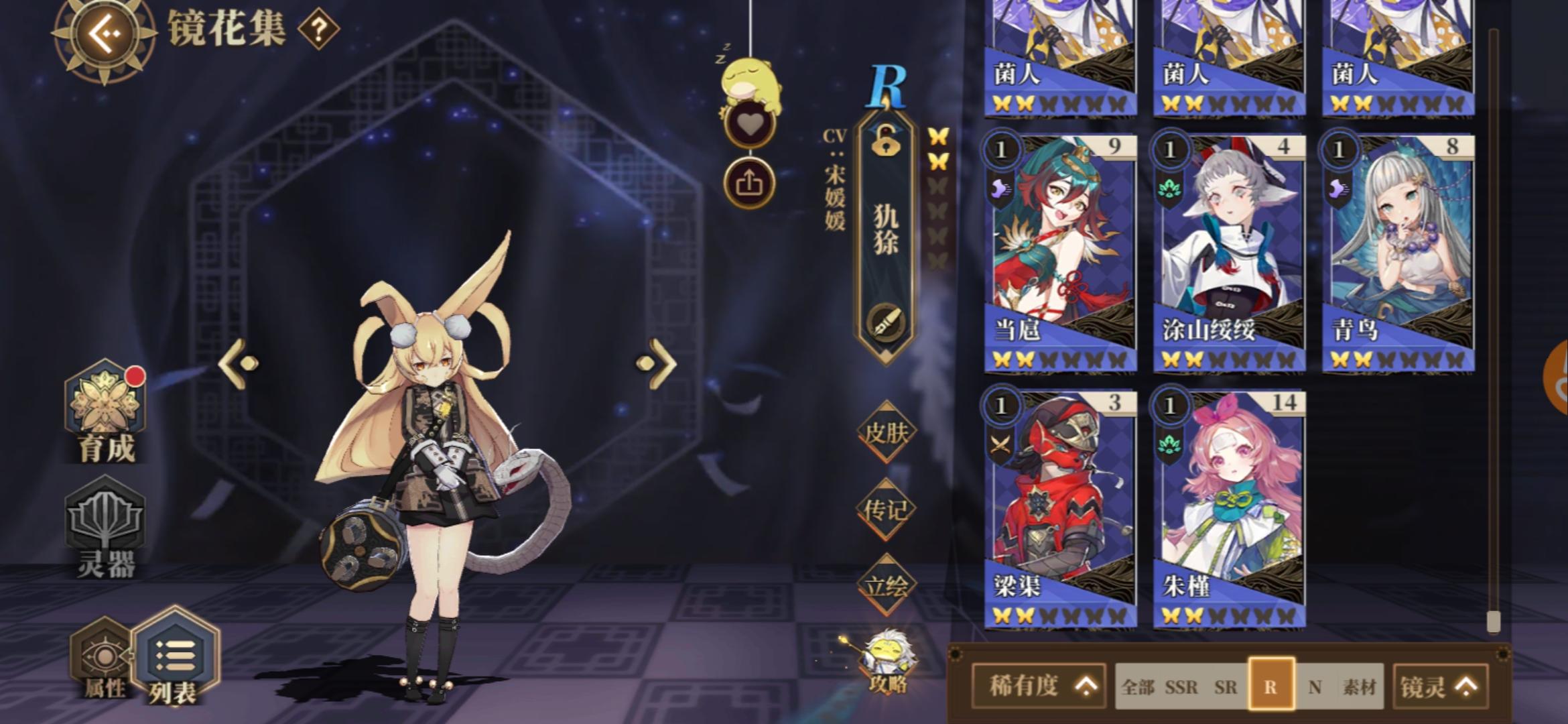
Task: Favorite the character with the heart toggle
Action: tap(751, 123)
